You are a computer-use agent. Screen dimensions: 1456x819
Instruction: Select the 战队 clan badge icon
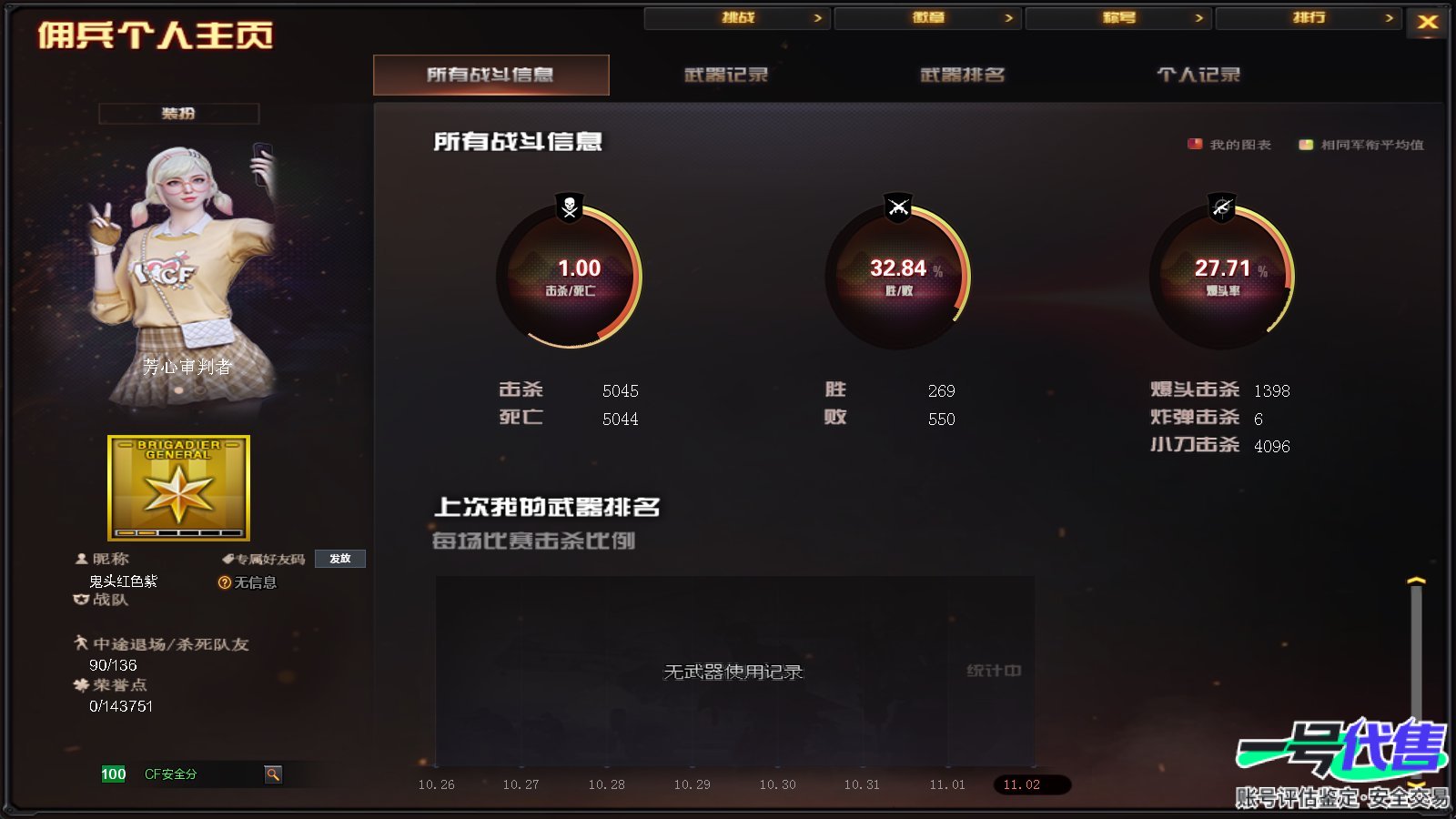click(x=80, y=601)
